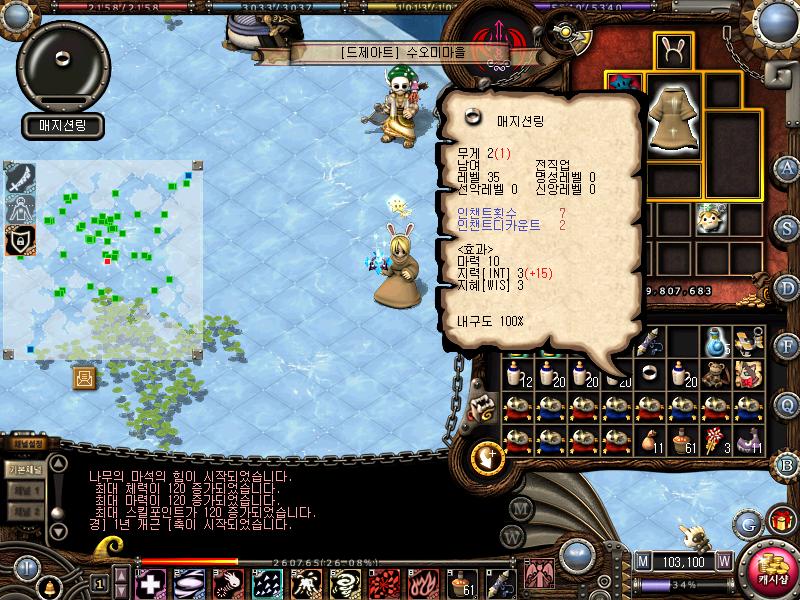The height and width of the screenshot is (600, 800).
Task: Click the M button beside the money display
Action: pos(641,562)
